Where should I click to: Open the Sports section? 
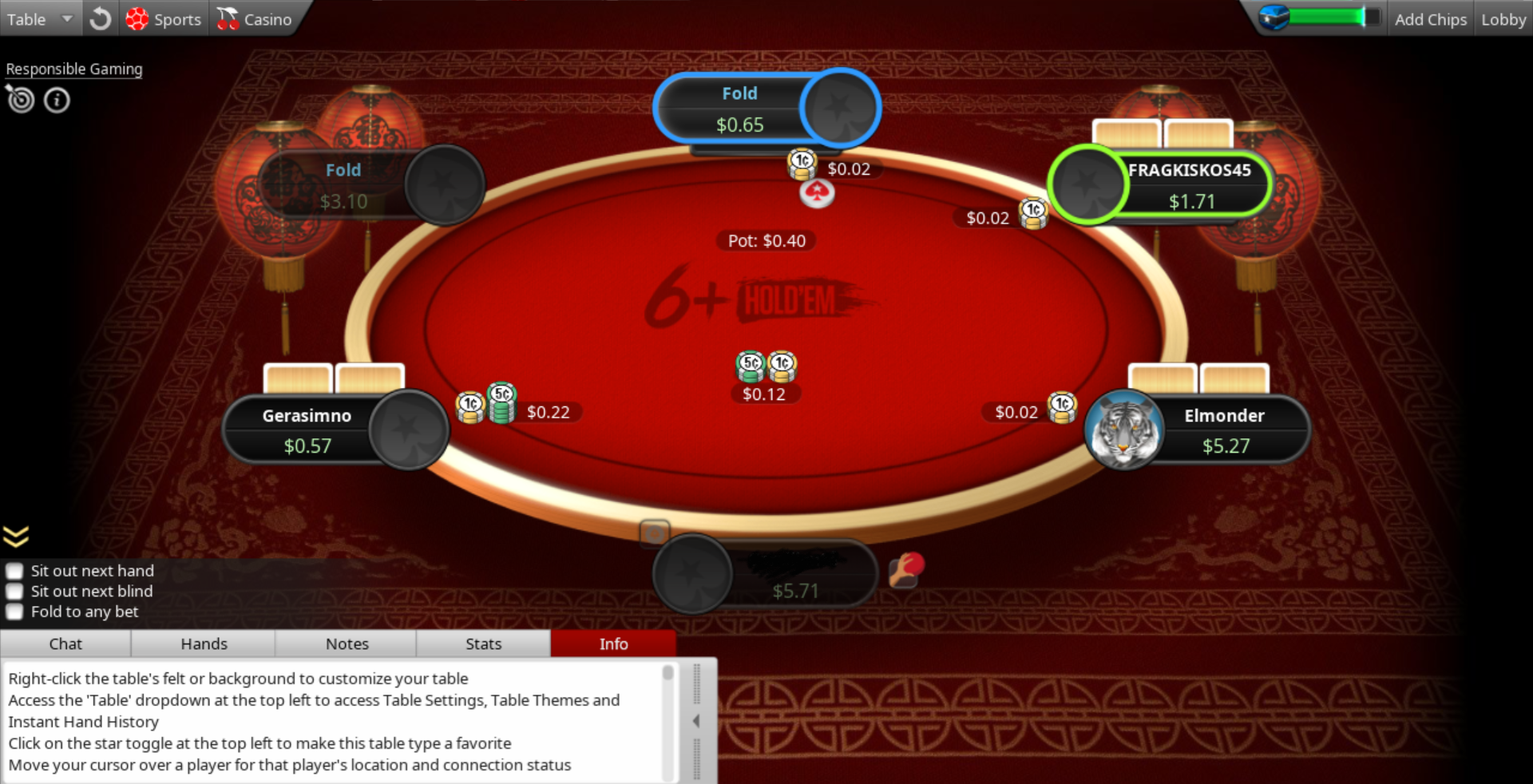click(164, 19)
